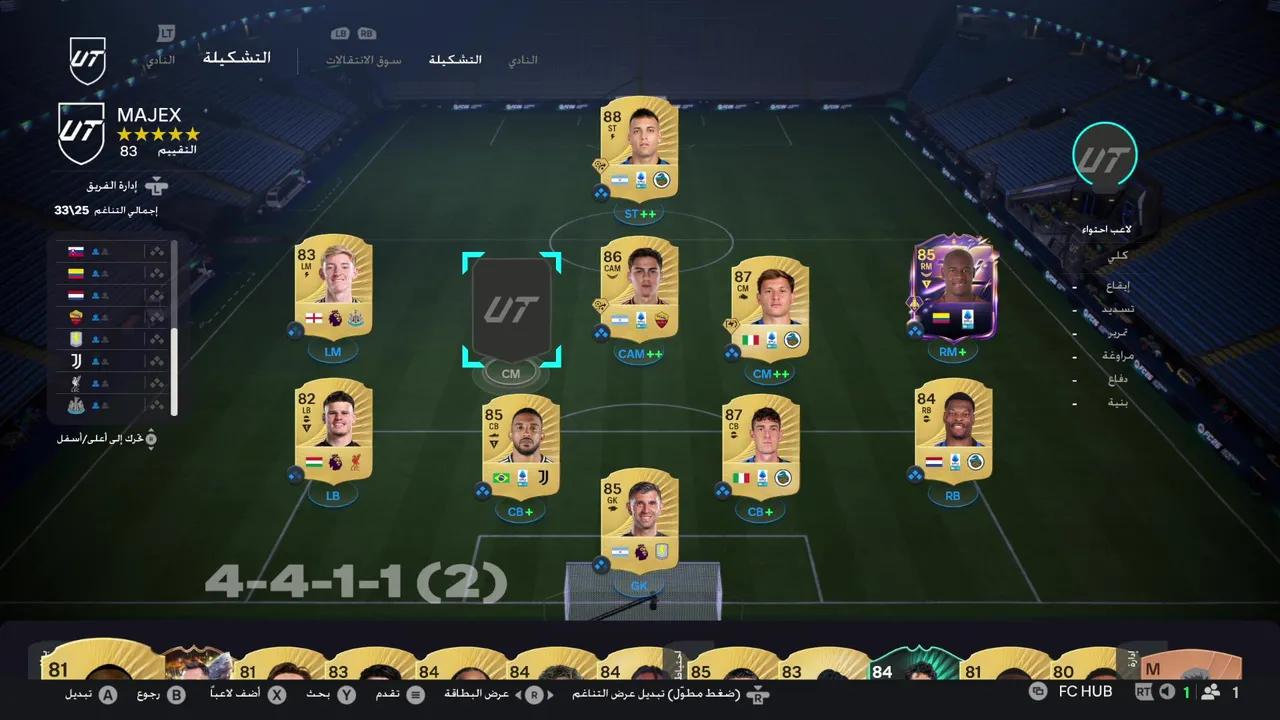Click the Newcastle badge at the sidebar bottom
1280x720 pixels.
click(76, 405)
